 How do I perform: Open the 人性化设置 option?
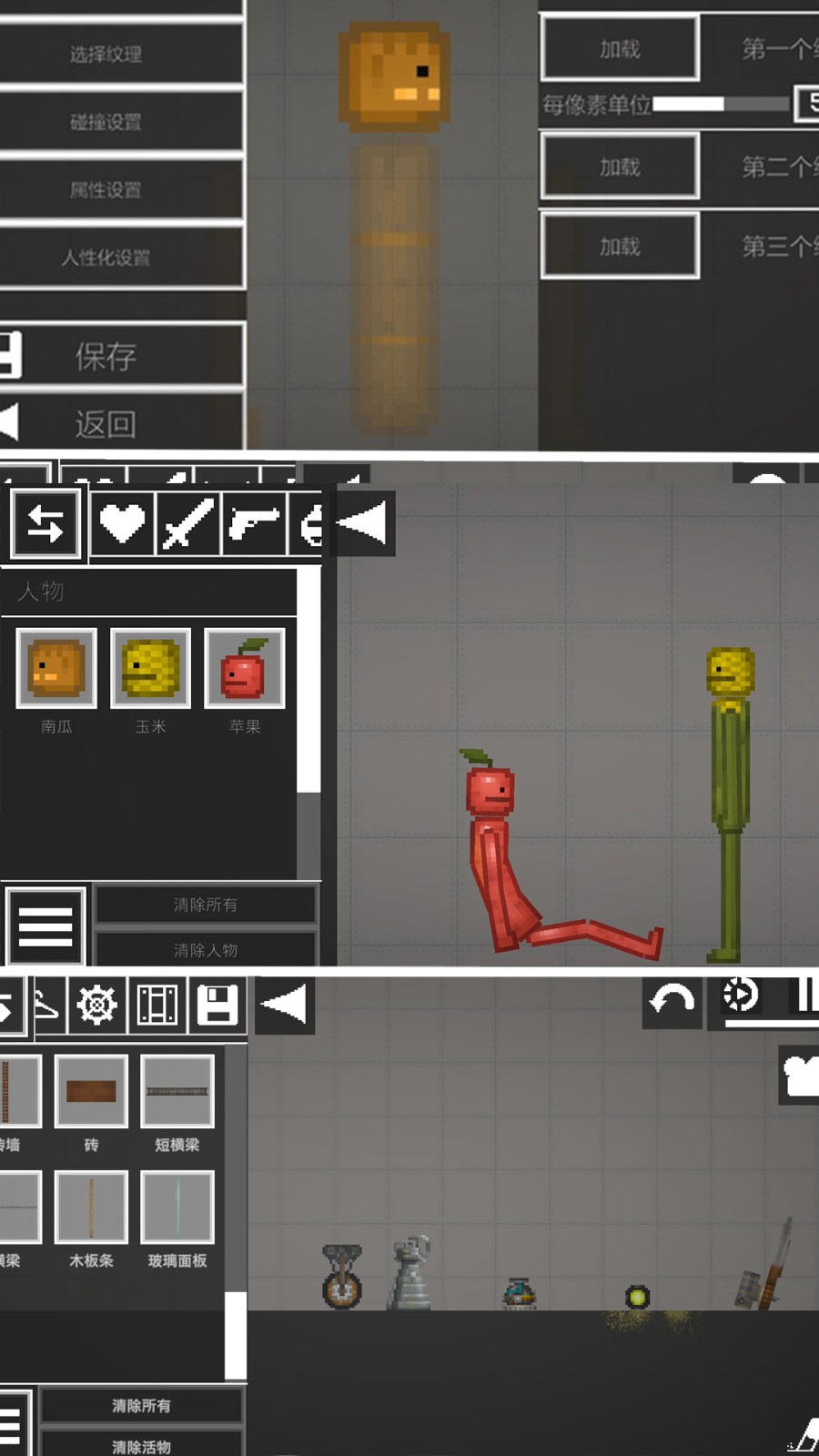coord(106,258)
